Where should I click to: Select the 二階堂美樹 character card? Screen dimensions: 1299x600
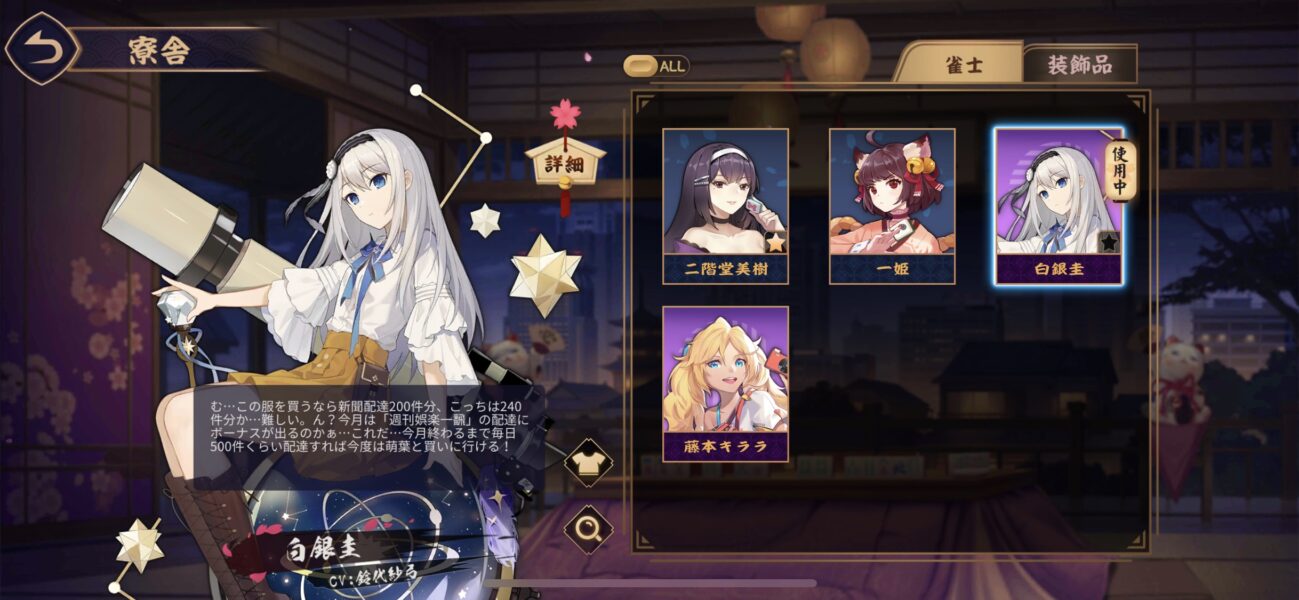pos(725,205)
